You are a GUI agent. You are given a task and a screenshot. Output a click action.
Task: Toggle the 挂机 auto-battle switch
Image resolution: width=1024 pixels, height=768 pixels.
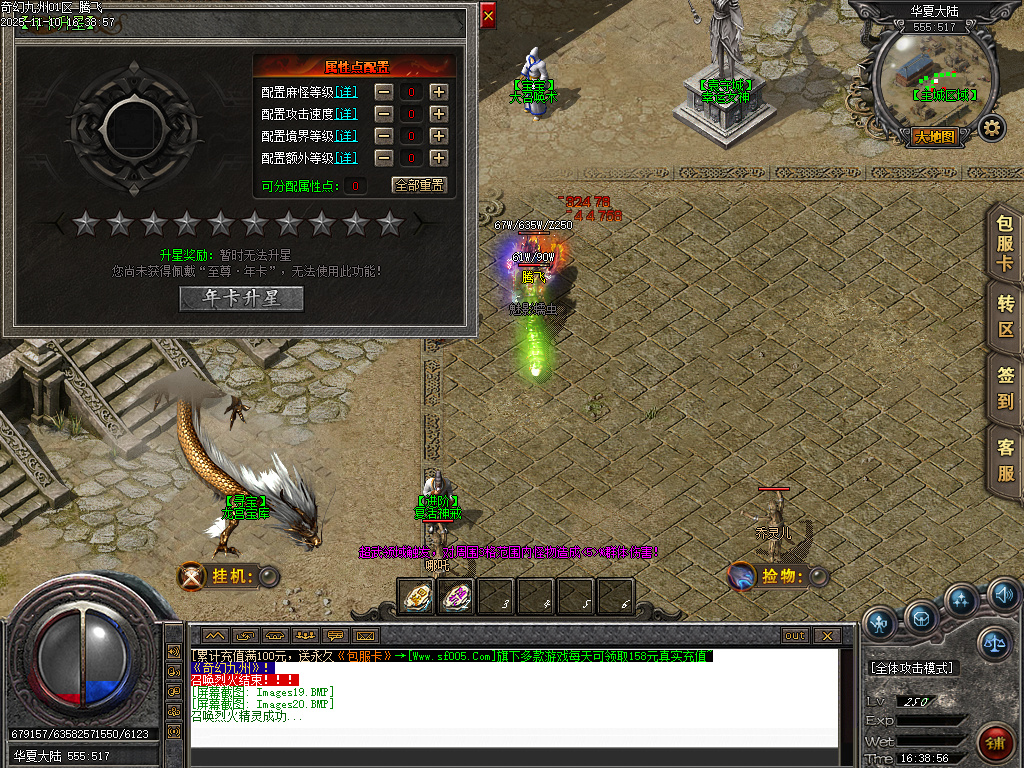[269, 576]
